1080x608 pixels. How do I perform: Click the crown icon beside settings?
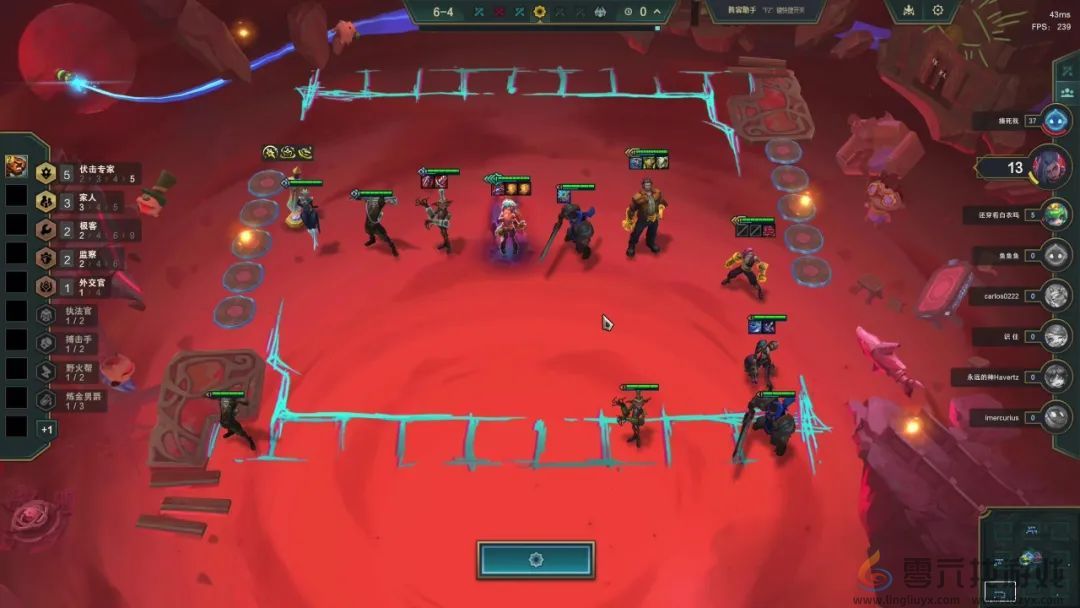908,11
